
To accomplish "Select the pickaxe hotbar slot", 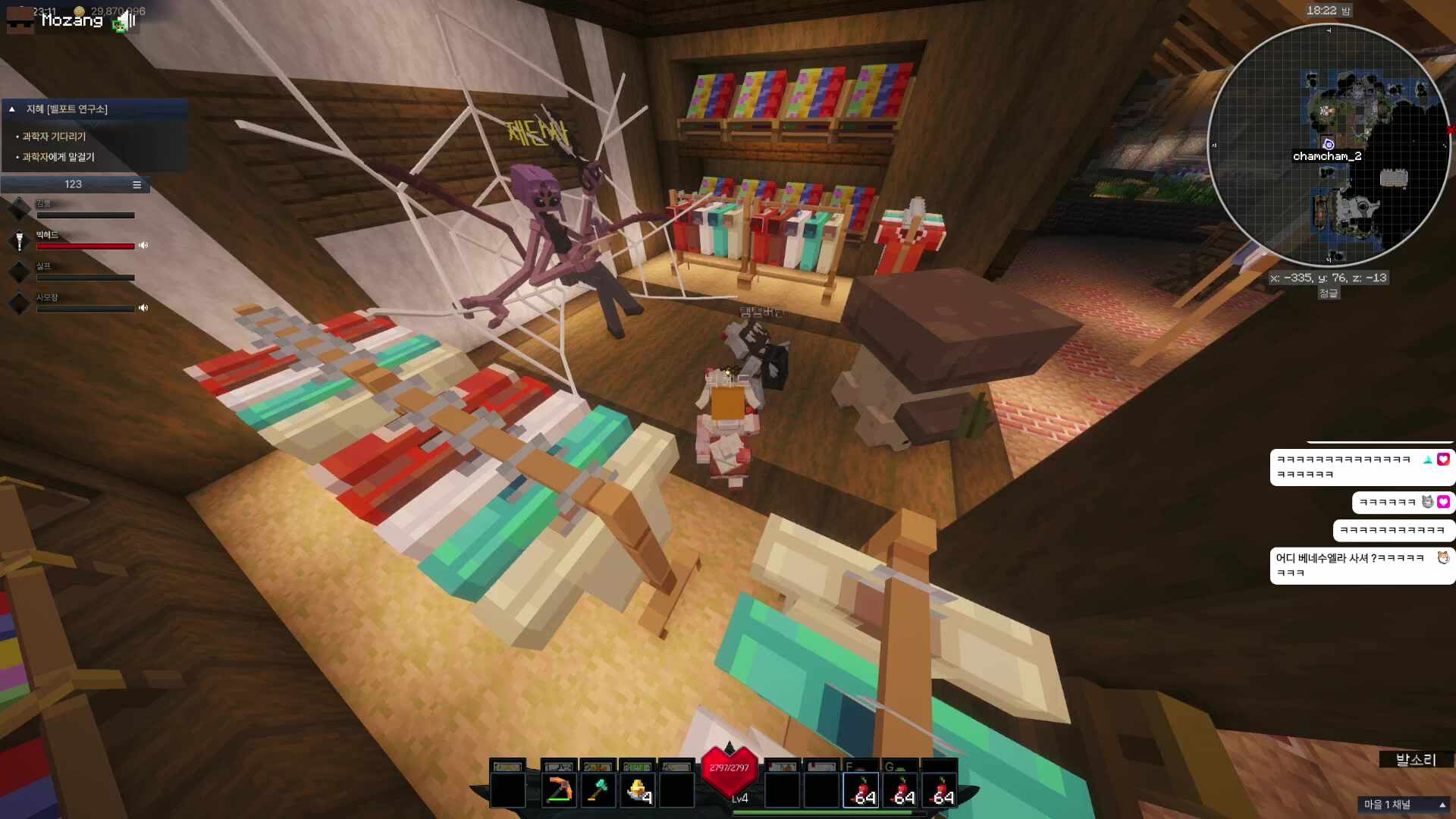I will click(x=559, y=790).
